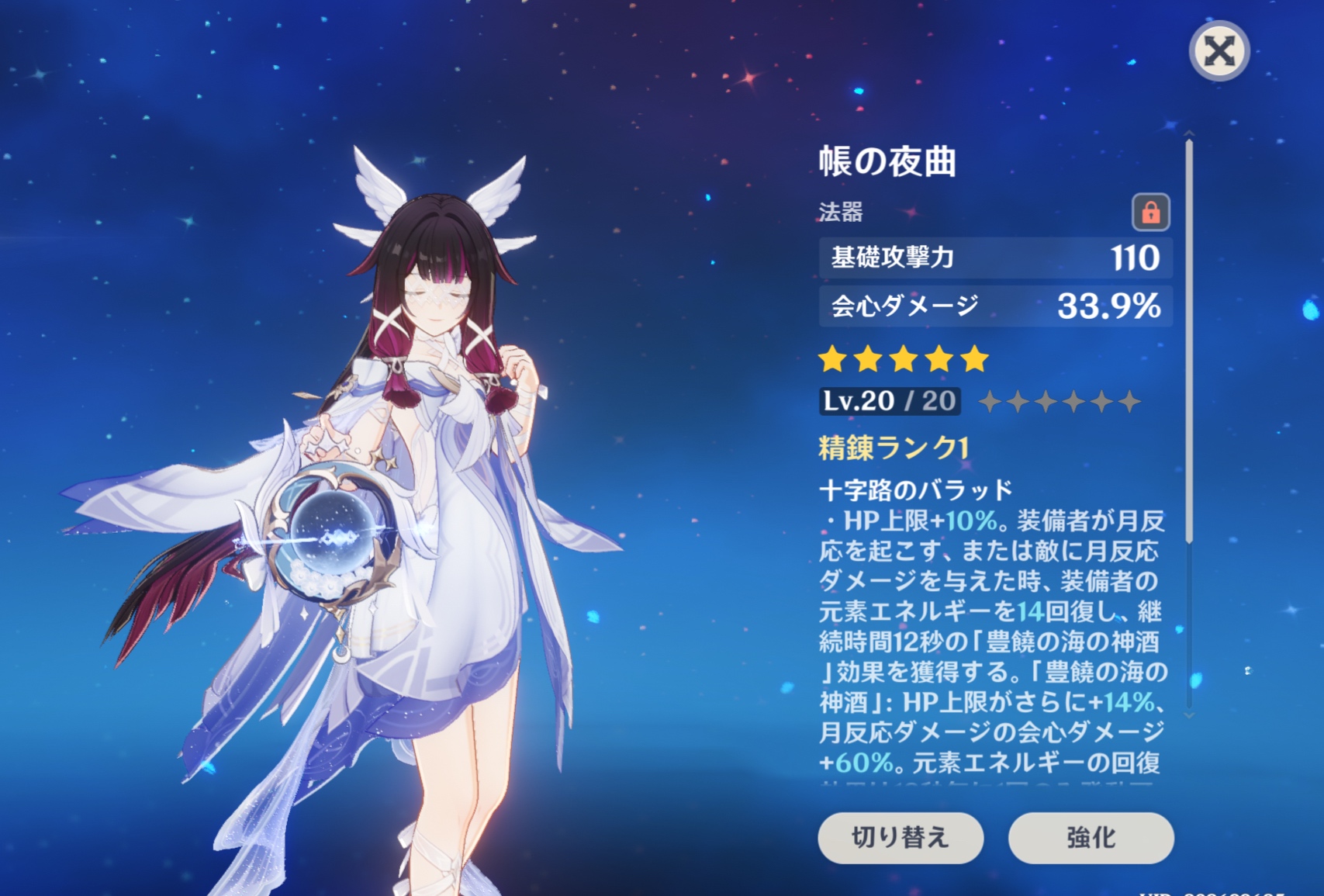Open the 強化 enhance menu
The height and width of the screenshot is (896, 1324).
coord(1091,838)
